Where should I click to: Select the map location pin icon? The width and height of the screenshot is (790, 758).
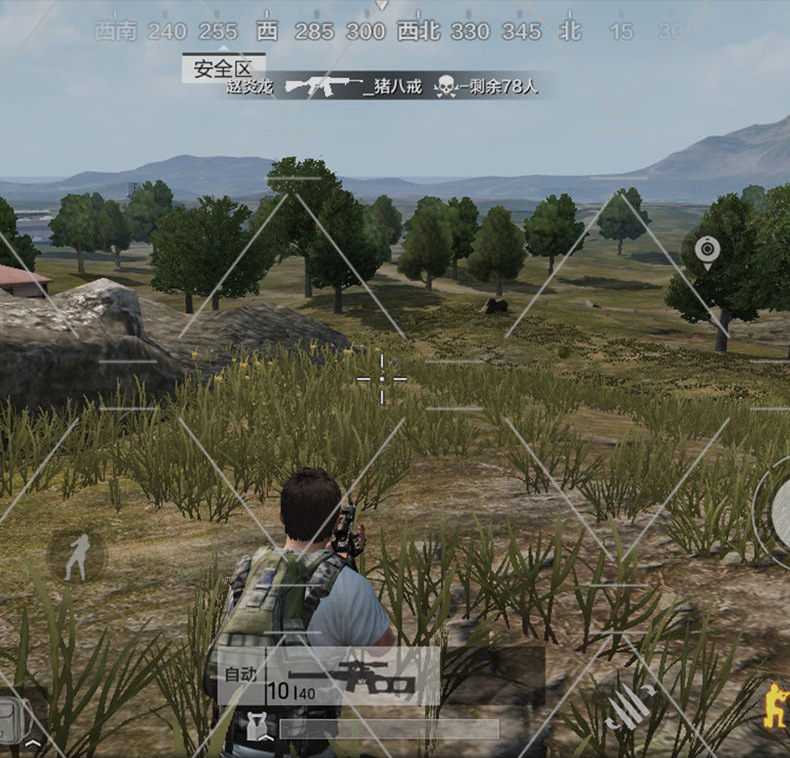707,250
